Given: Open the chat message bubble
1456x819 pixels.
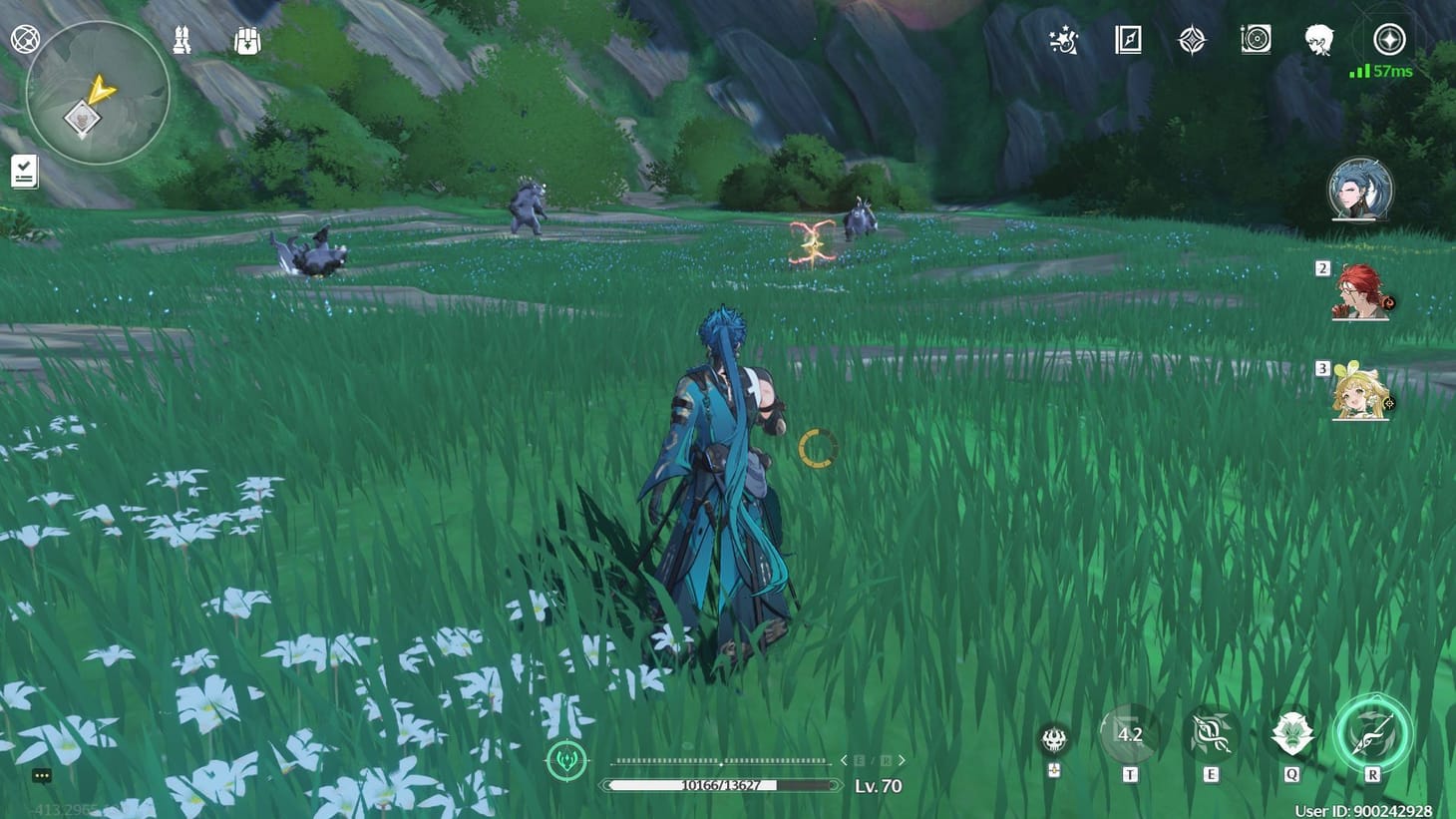Looking at the screenshot, I should (40, 774).
